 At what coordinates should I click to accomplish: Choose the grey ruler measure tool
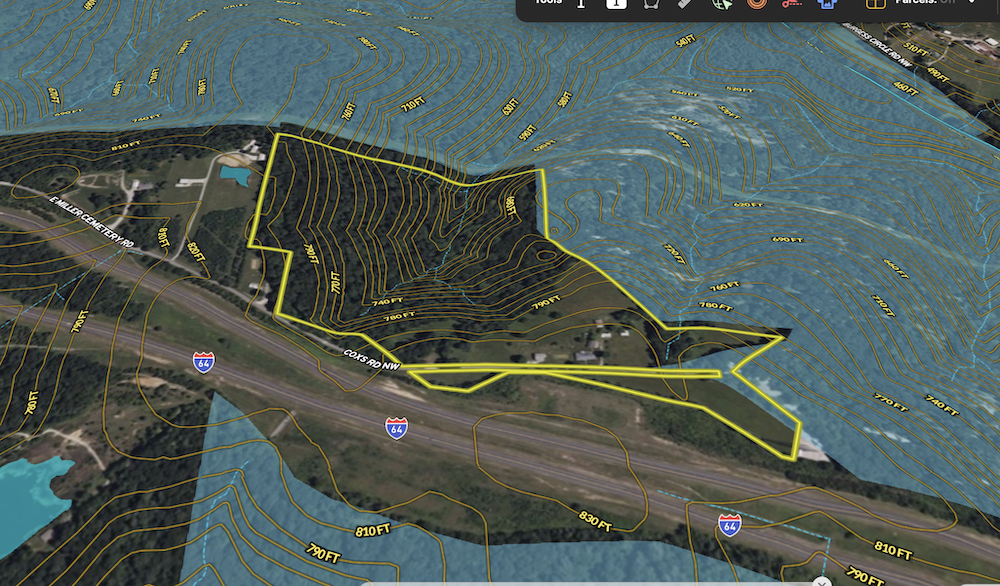[685, 4]
